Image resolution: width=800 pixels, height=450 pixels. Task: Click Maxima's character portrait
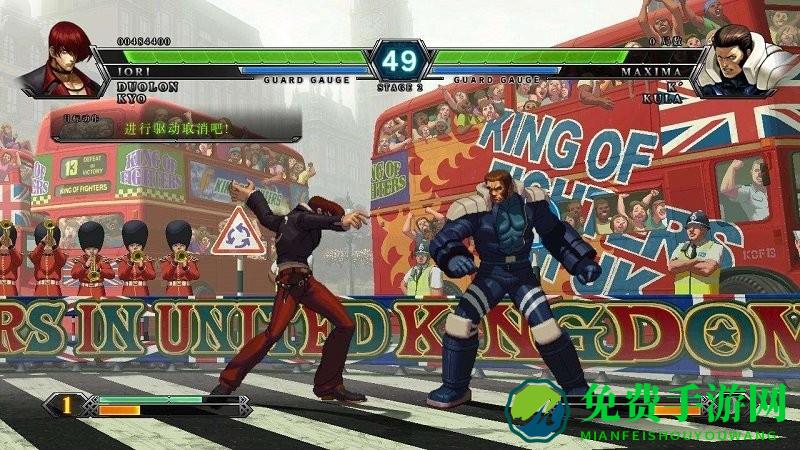(x=739, y=62)
